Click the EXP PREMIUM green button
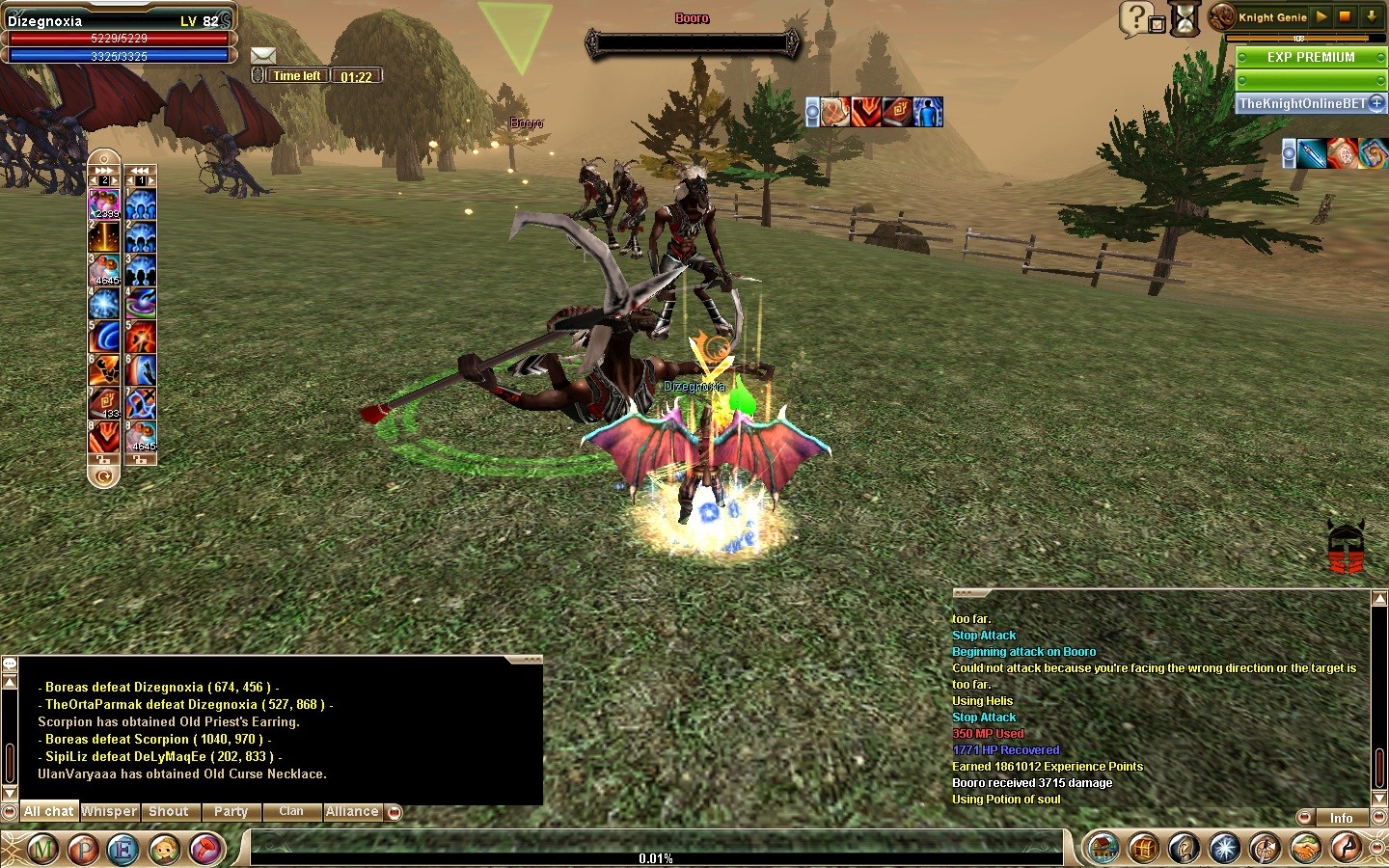This screenshot has width=1389, height=868. (1311, 58)
